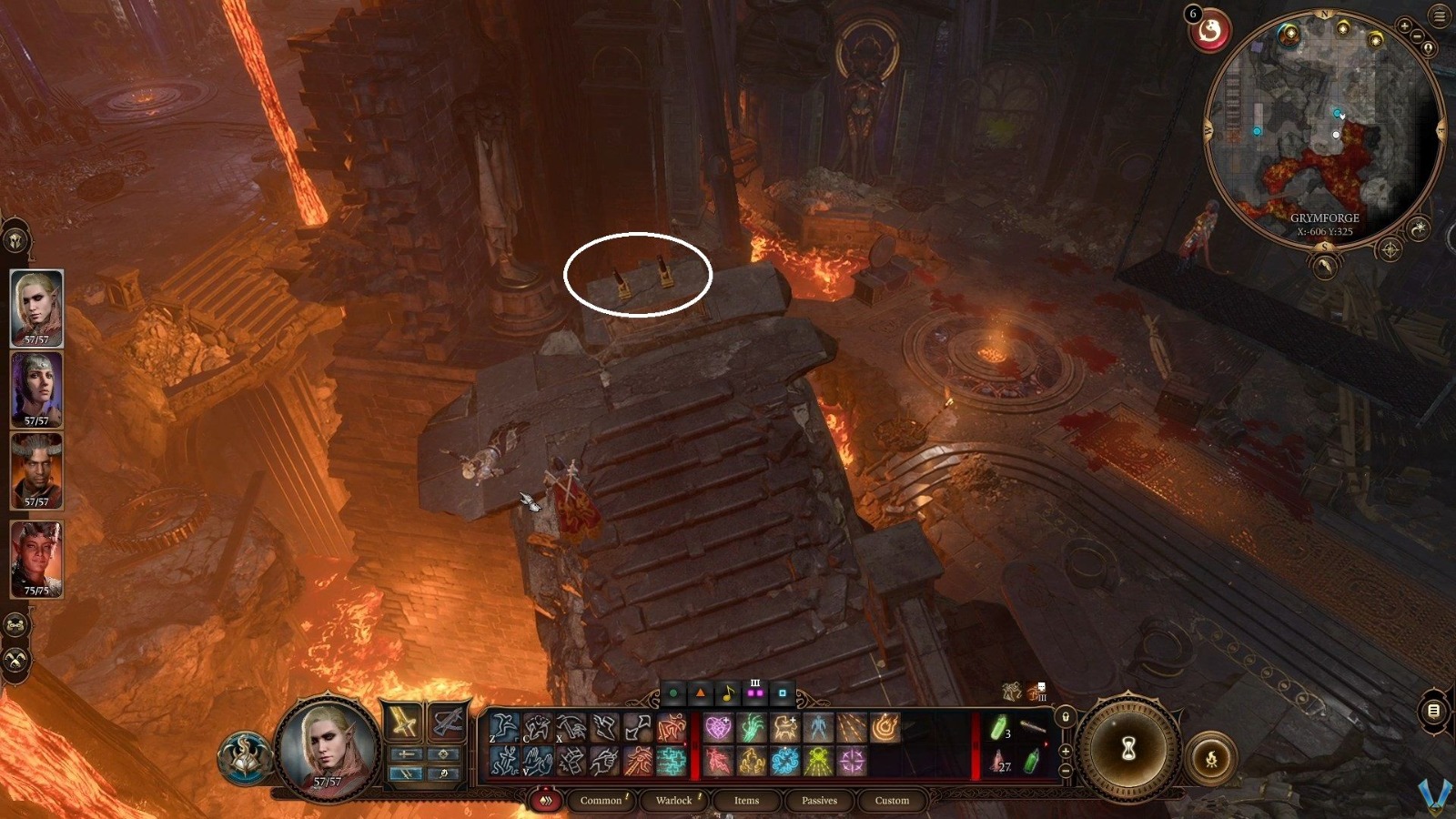The height and width of the screenshot is (819, 1456).
Task: Click the healing potion icon showing 3
Action: (998, 728)
